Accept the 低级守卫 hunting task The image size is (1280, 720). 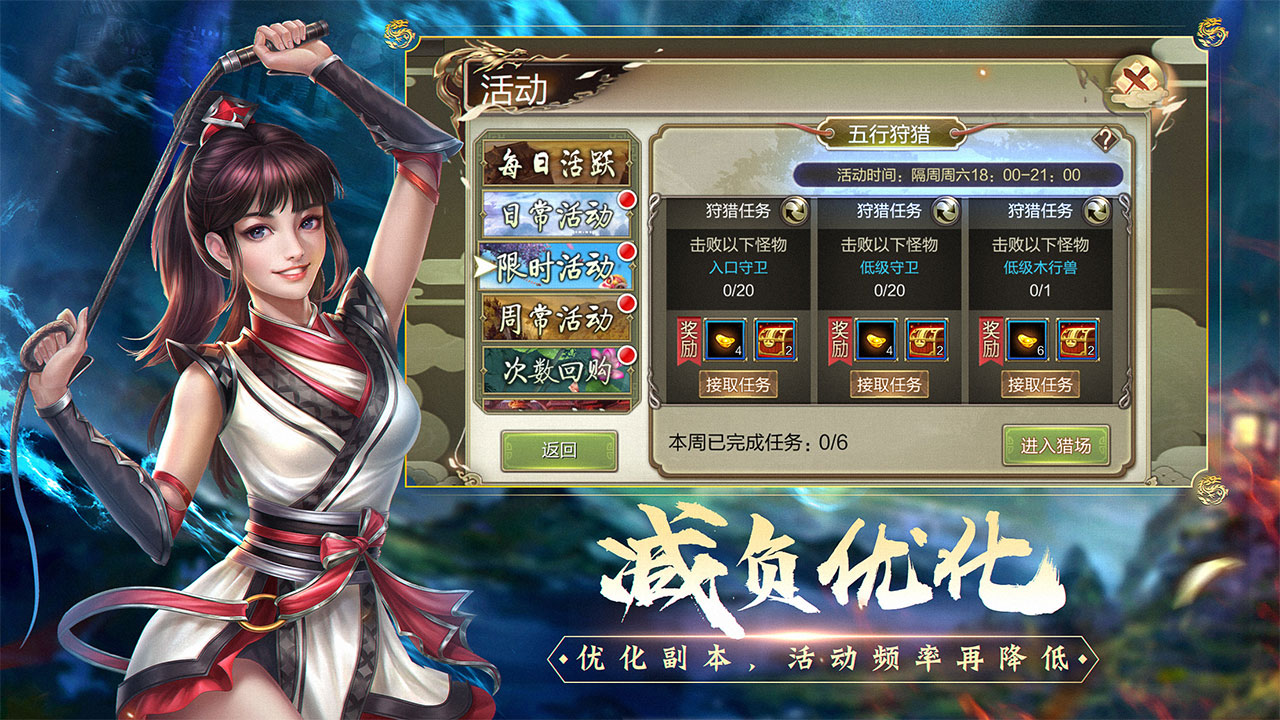pyautogui.click(x=889, y=384)
